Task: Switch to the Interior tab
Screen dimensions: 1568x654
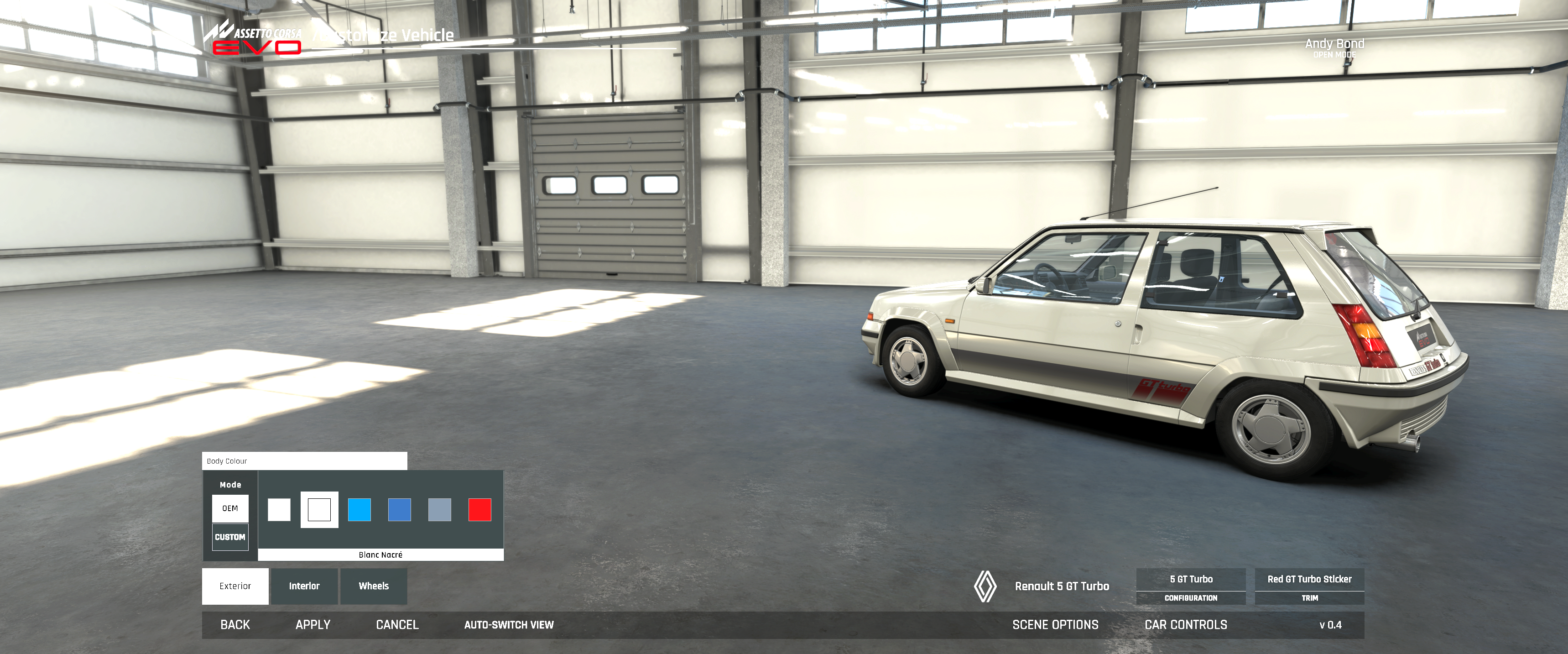Action: pyautogui.click(x=304, y=586)
